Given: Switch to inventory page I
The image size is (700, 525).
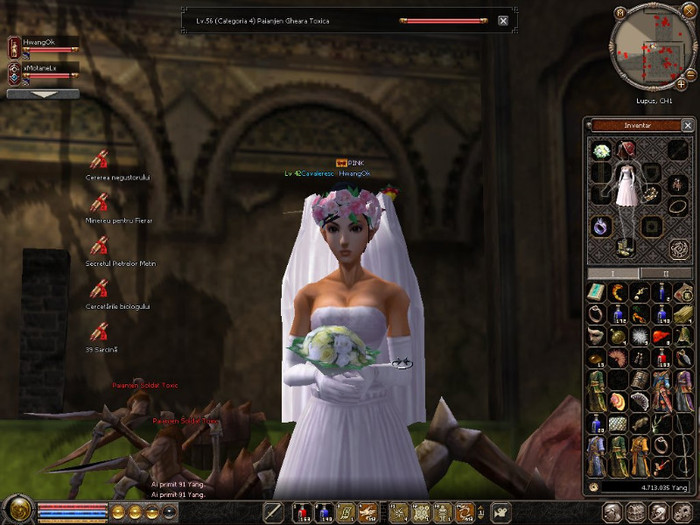Looking at the screenshot, I should pyautogui.click(x=613, y=272).
